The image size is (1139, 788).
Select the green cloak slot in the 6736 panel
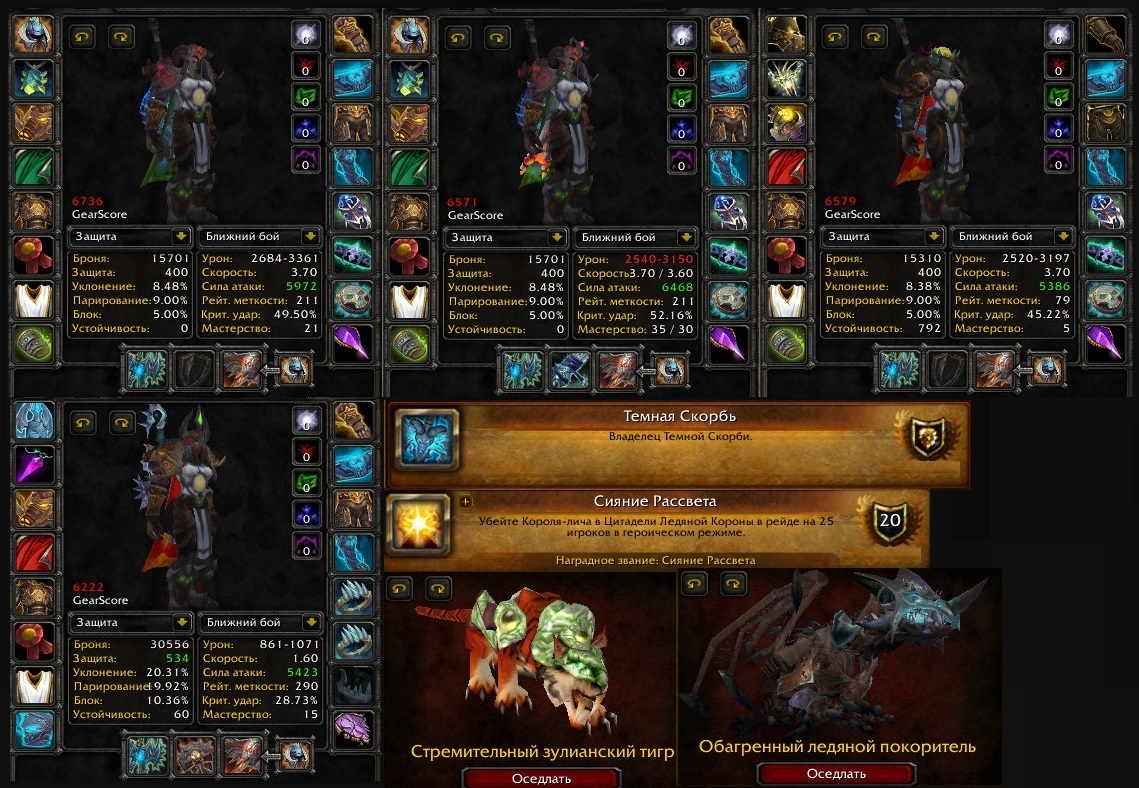click(33, 167)
